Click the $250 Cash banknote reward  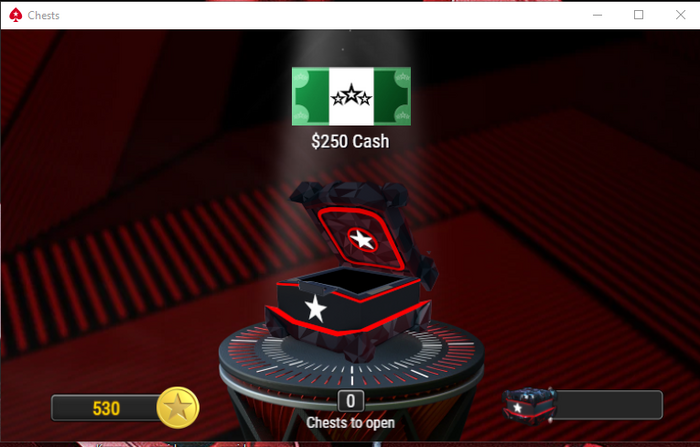click(349, 96)
